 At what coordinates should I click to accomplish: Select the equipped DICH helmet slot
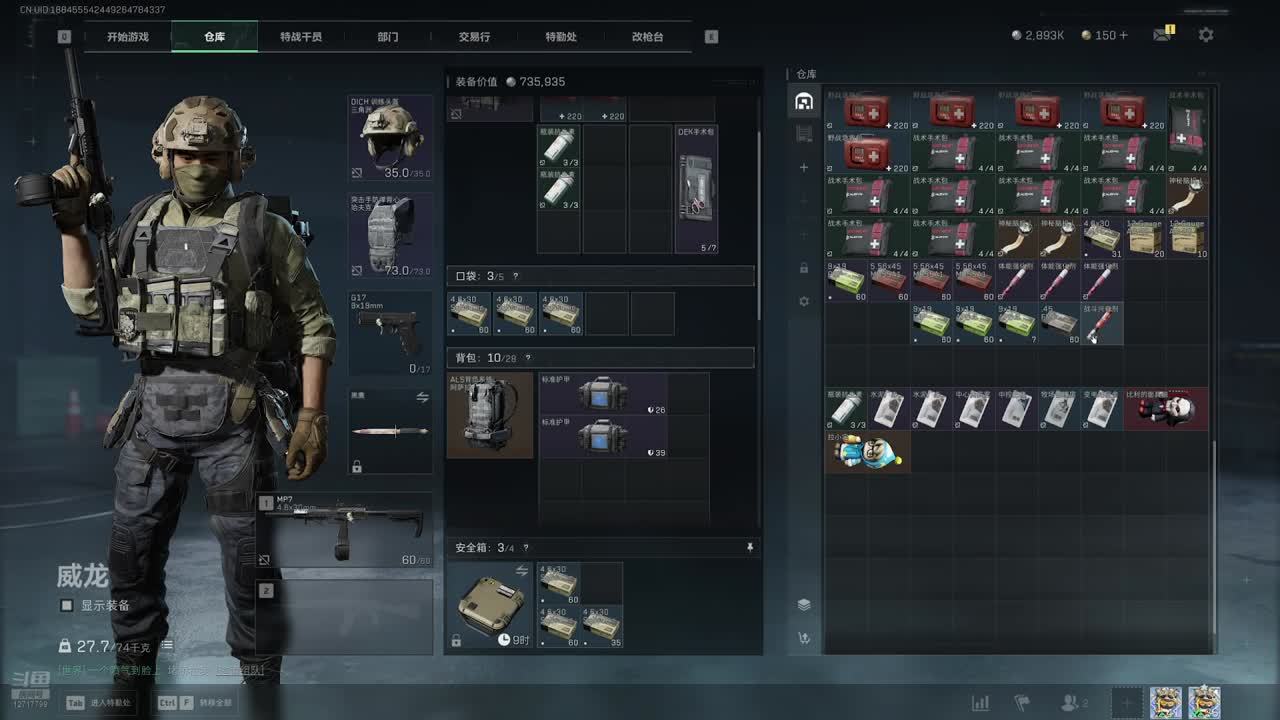pos(390,138)
